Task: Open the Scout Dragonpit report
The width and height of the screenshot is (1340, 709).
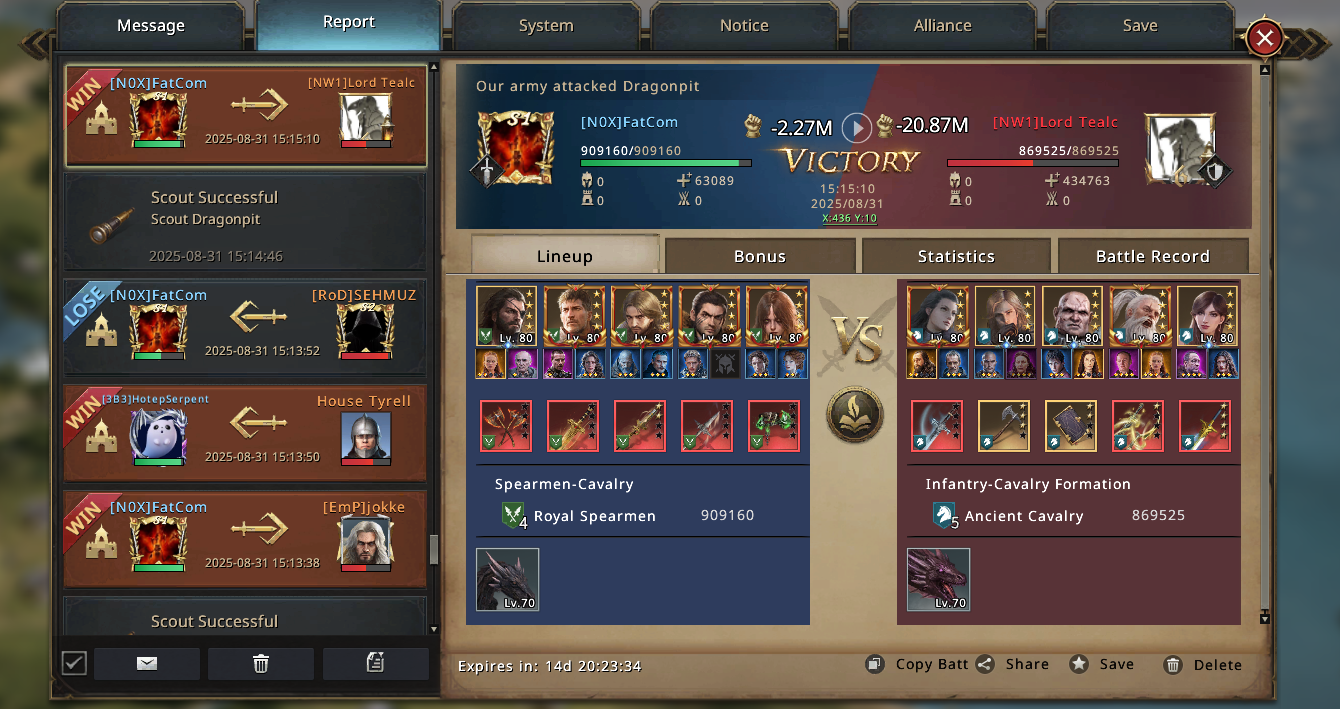Action: 245,222
